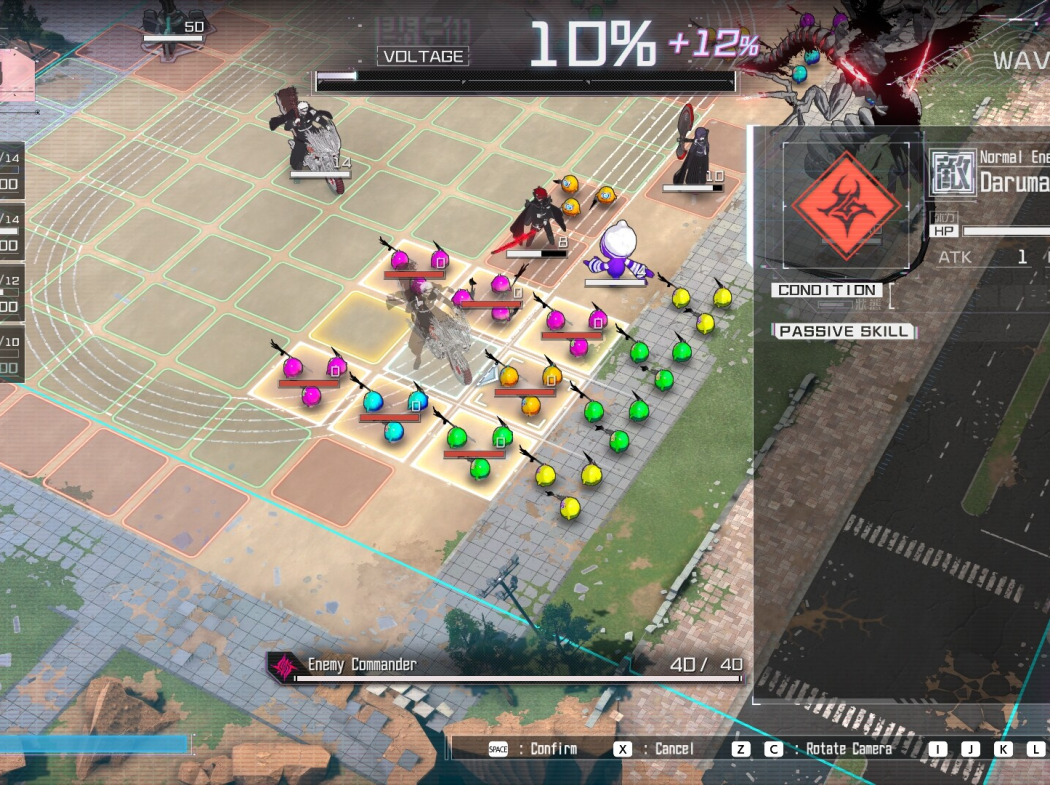Screen dimensions: 1050x785
Task: Click the red enemy emblem portrait
Action: point(845,206)
